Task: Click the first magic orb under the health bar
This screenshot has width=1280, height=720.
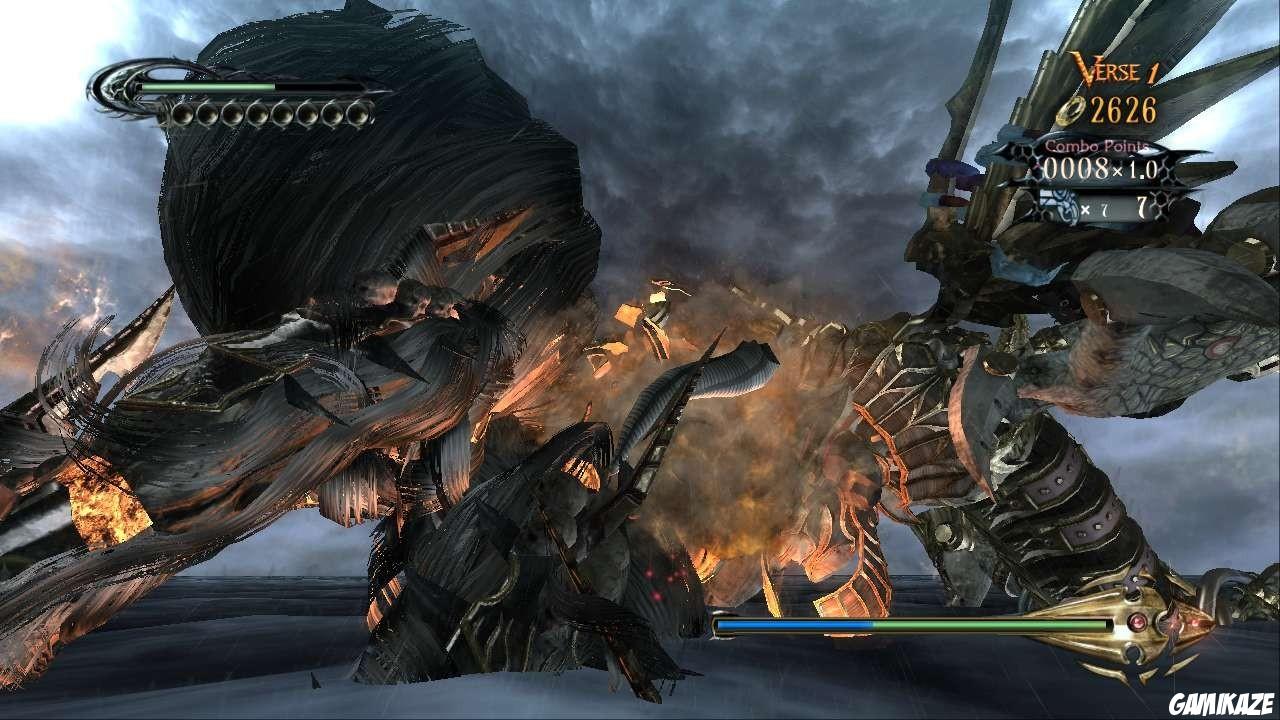Action: pyautogui.click(x=183, y=113)
